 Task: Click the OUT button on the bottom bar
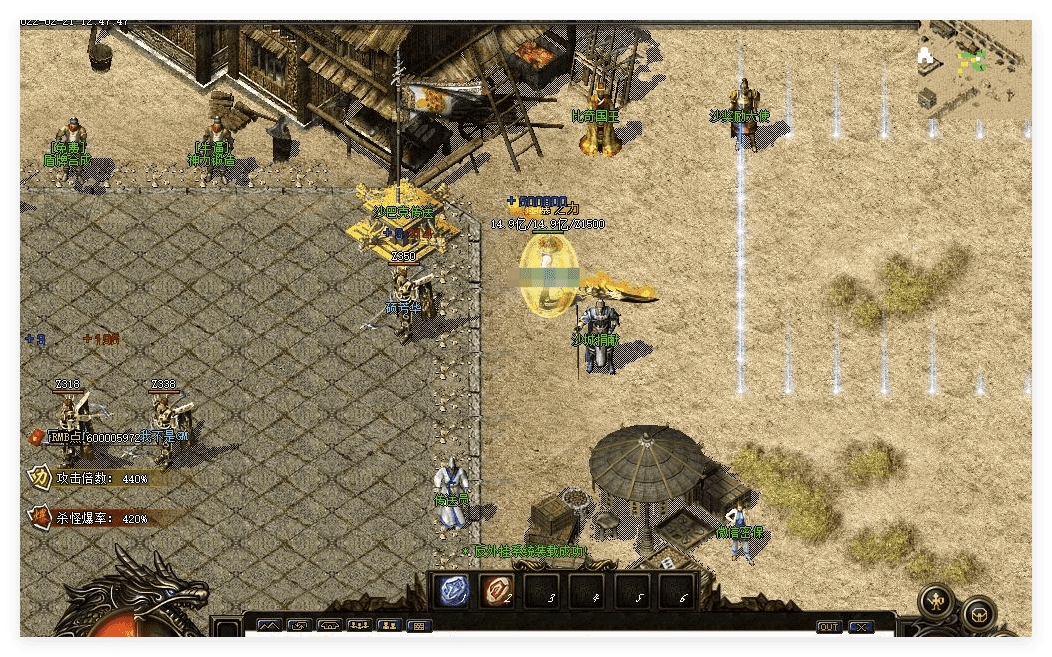pos(829,627)
